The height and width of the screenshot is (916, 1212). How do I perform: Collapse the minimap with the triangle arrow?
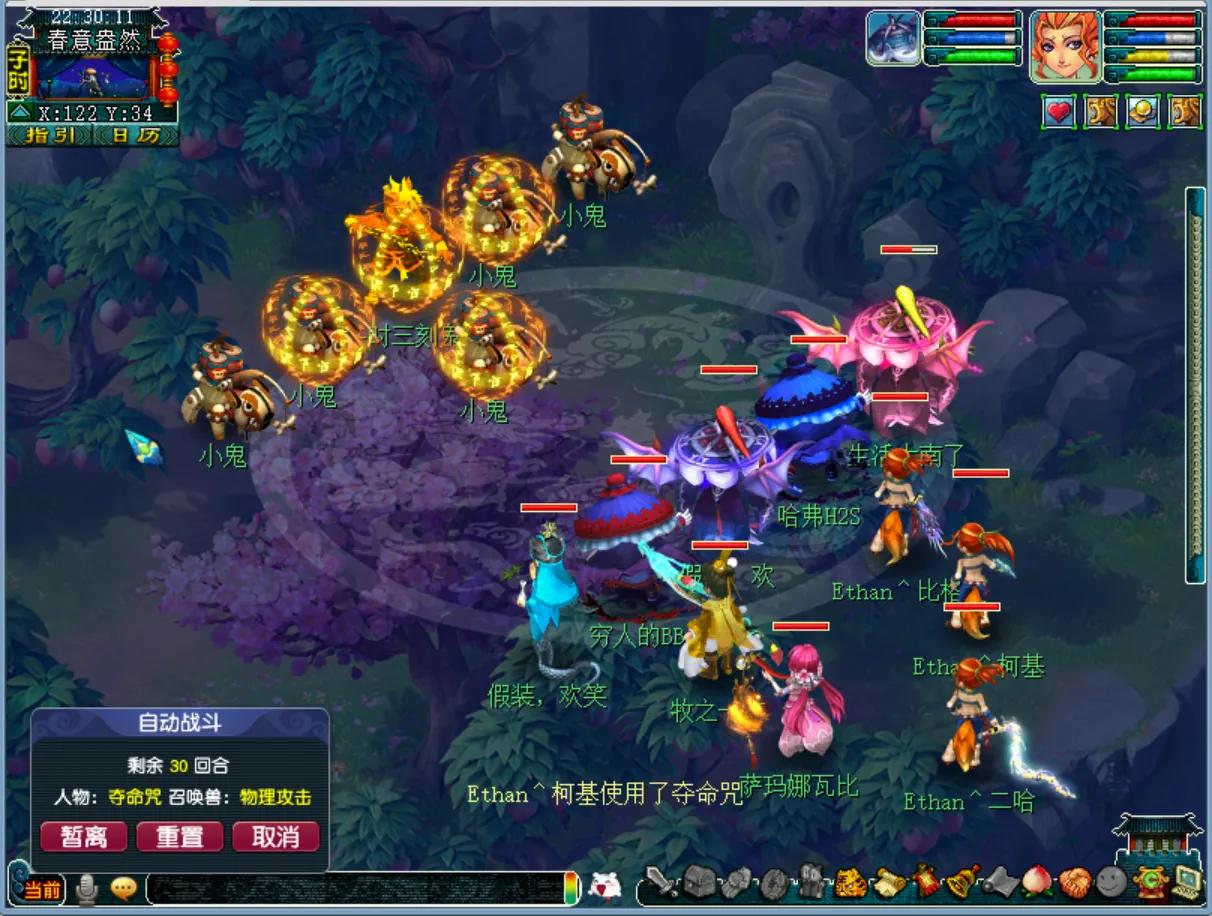pyautogui.click(x=19, y=113)
